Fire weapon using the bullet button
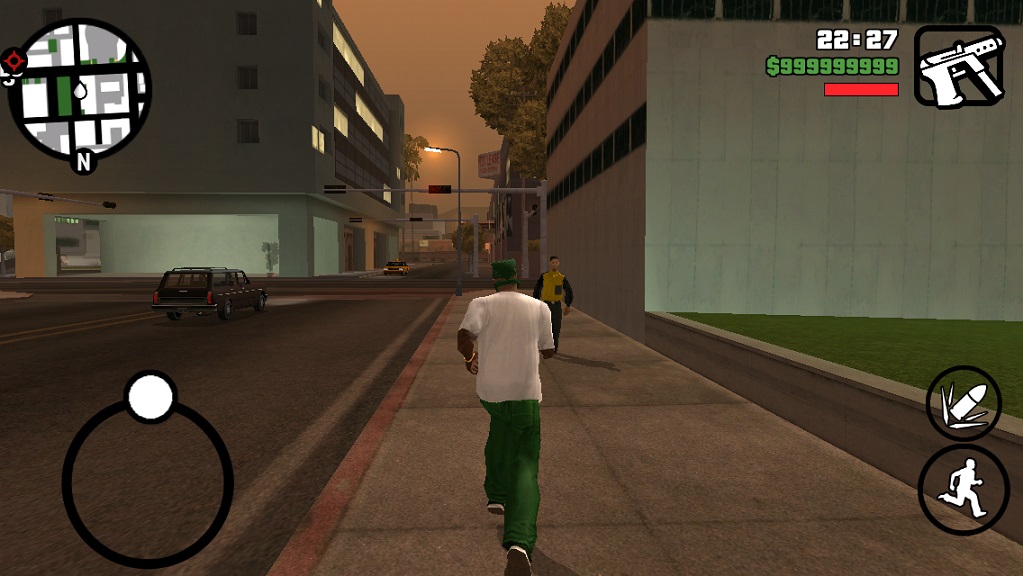 963,403
